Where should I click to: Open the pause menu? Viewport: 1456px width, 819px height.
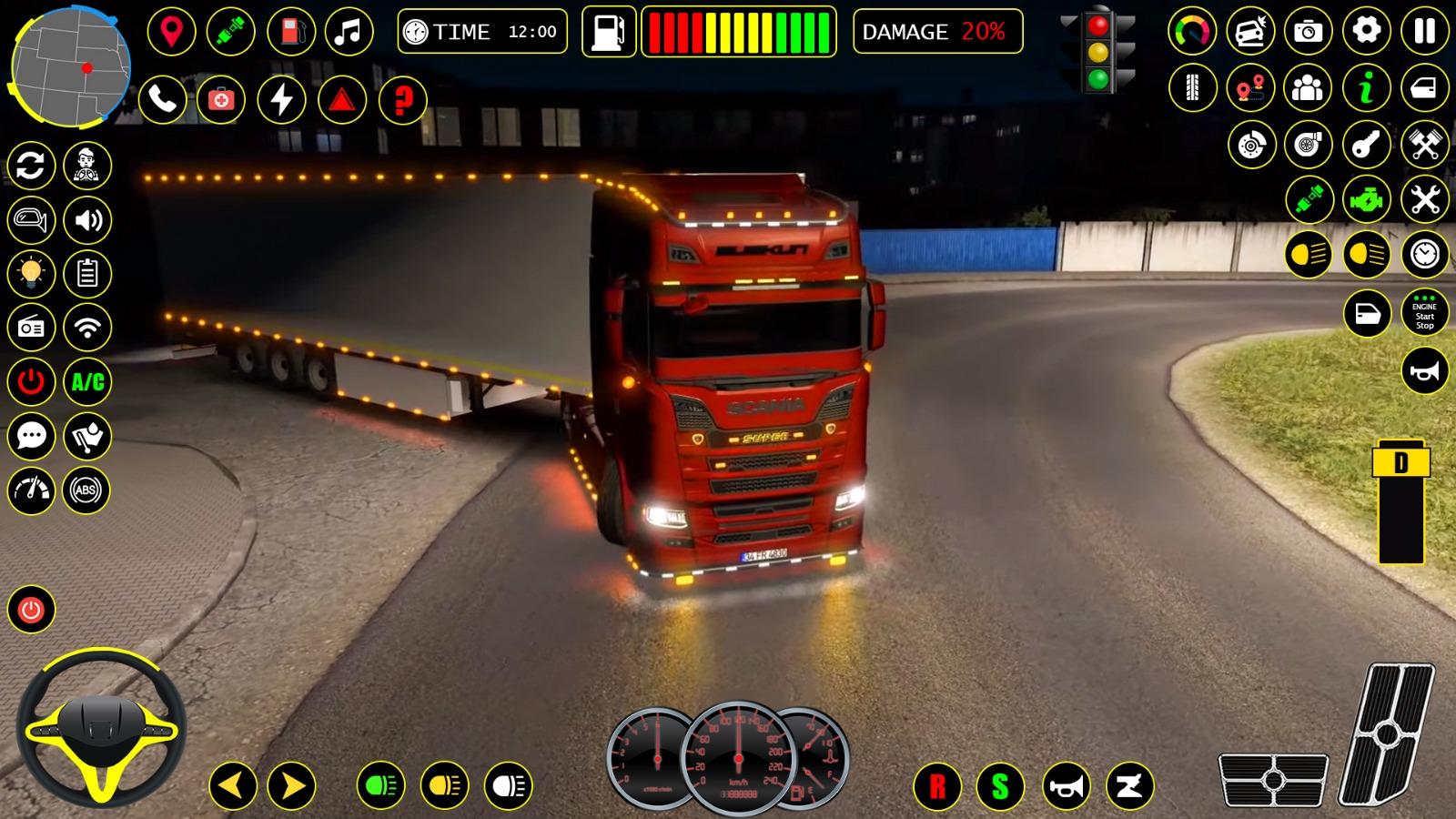[x=1425, y=32]
